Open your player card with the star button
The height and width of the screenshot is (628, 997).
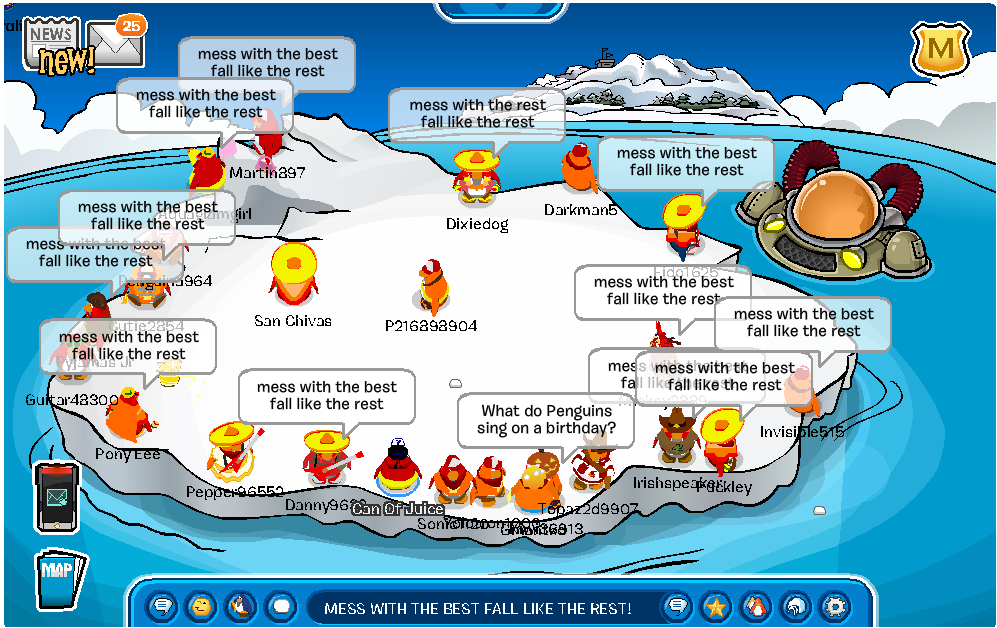(716, 606)
